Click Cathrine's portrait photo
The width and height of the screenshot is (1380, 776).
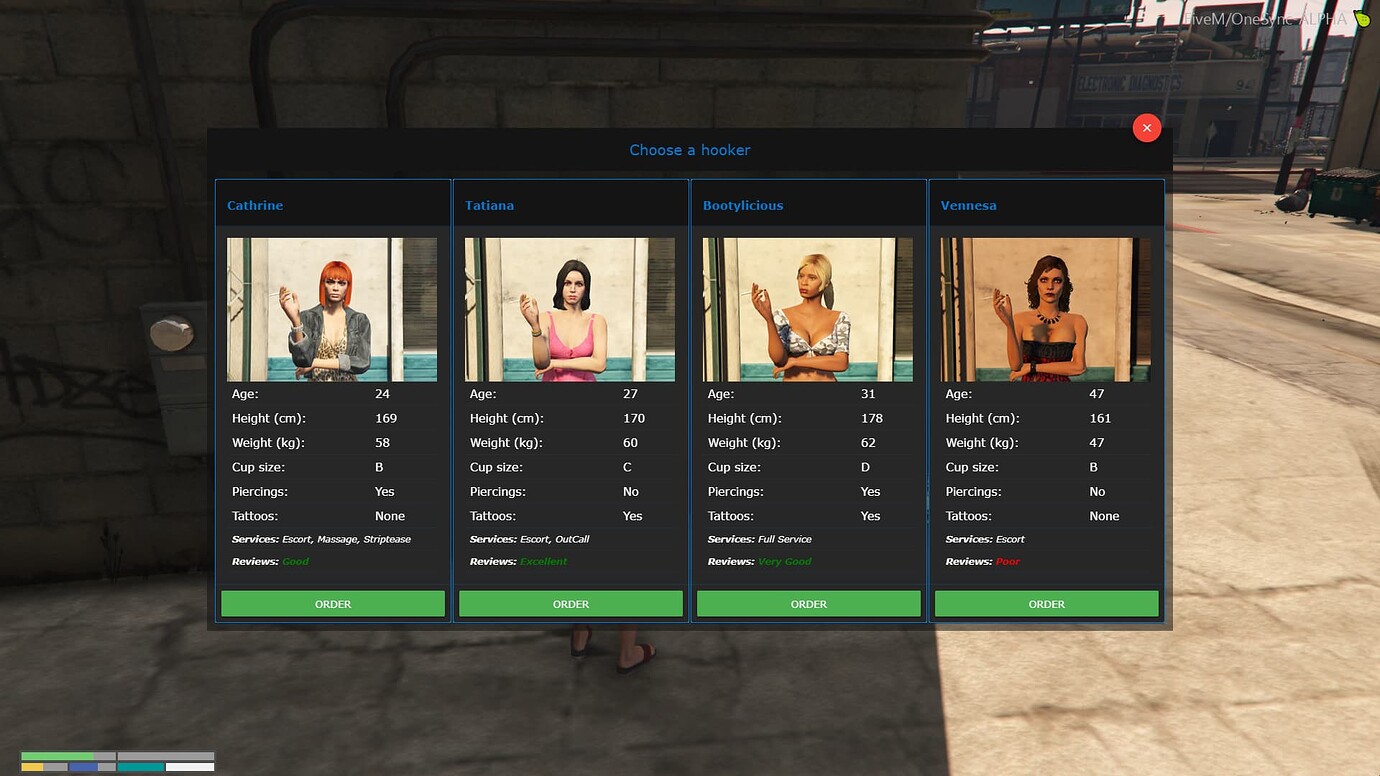(x=331, y=308)
